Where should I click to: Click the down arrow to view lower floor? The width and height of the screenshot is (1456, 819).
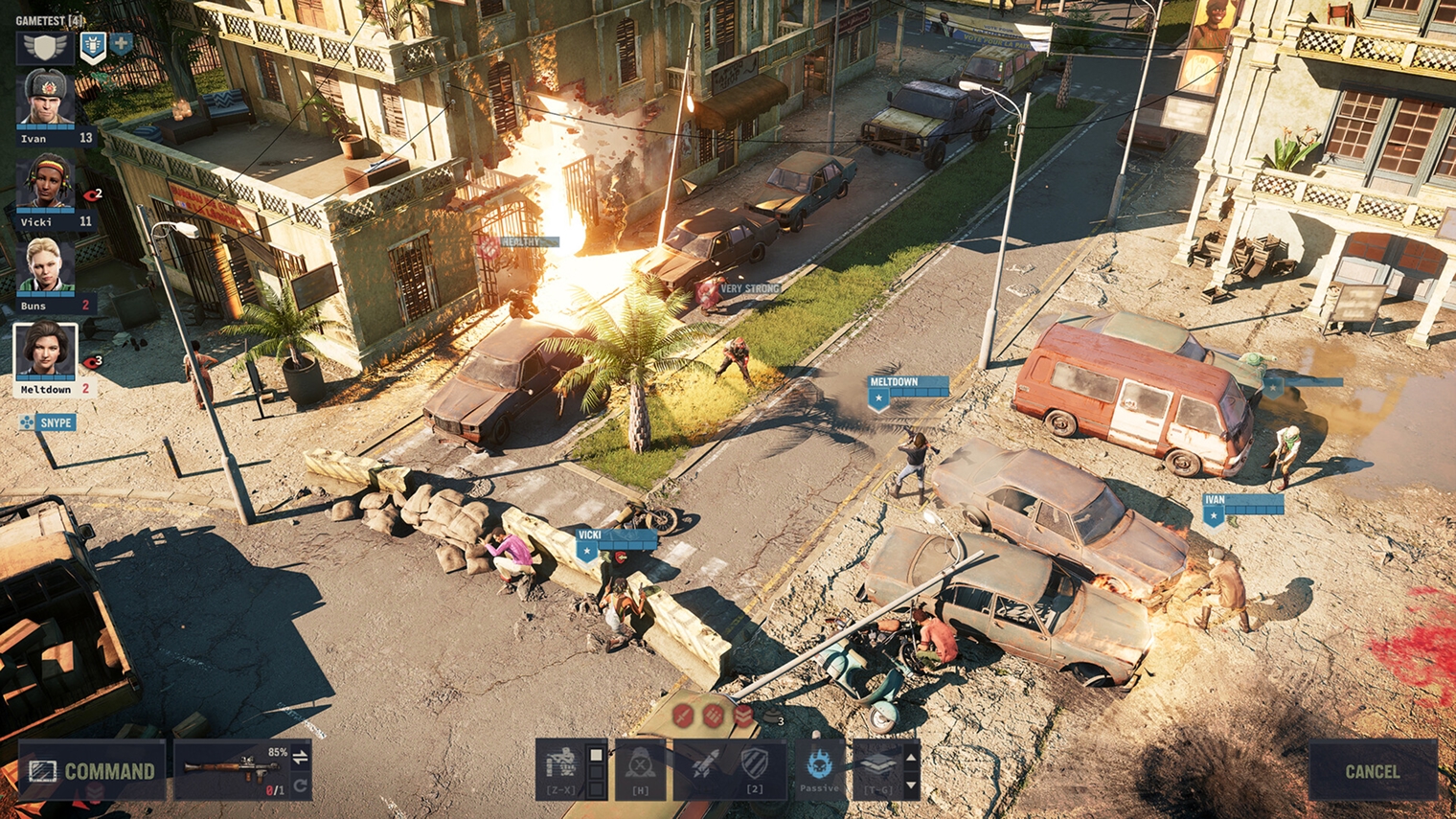pyautogui.click(x=911, y=785)
